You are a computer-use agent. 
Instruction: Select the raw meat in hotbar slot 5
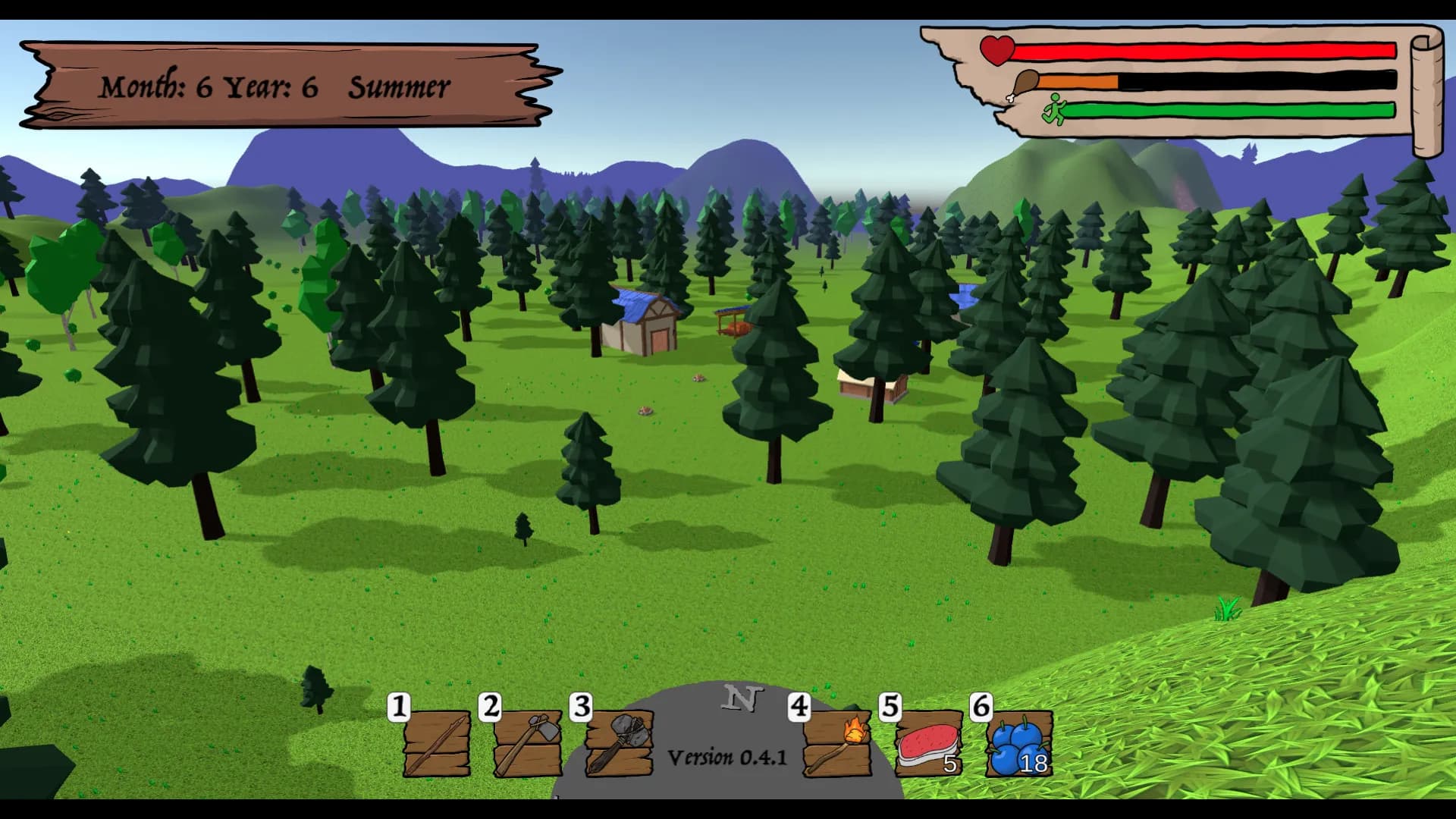coord(927,743)
